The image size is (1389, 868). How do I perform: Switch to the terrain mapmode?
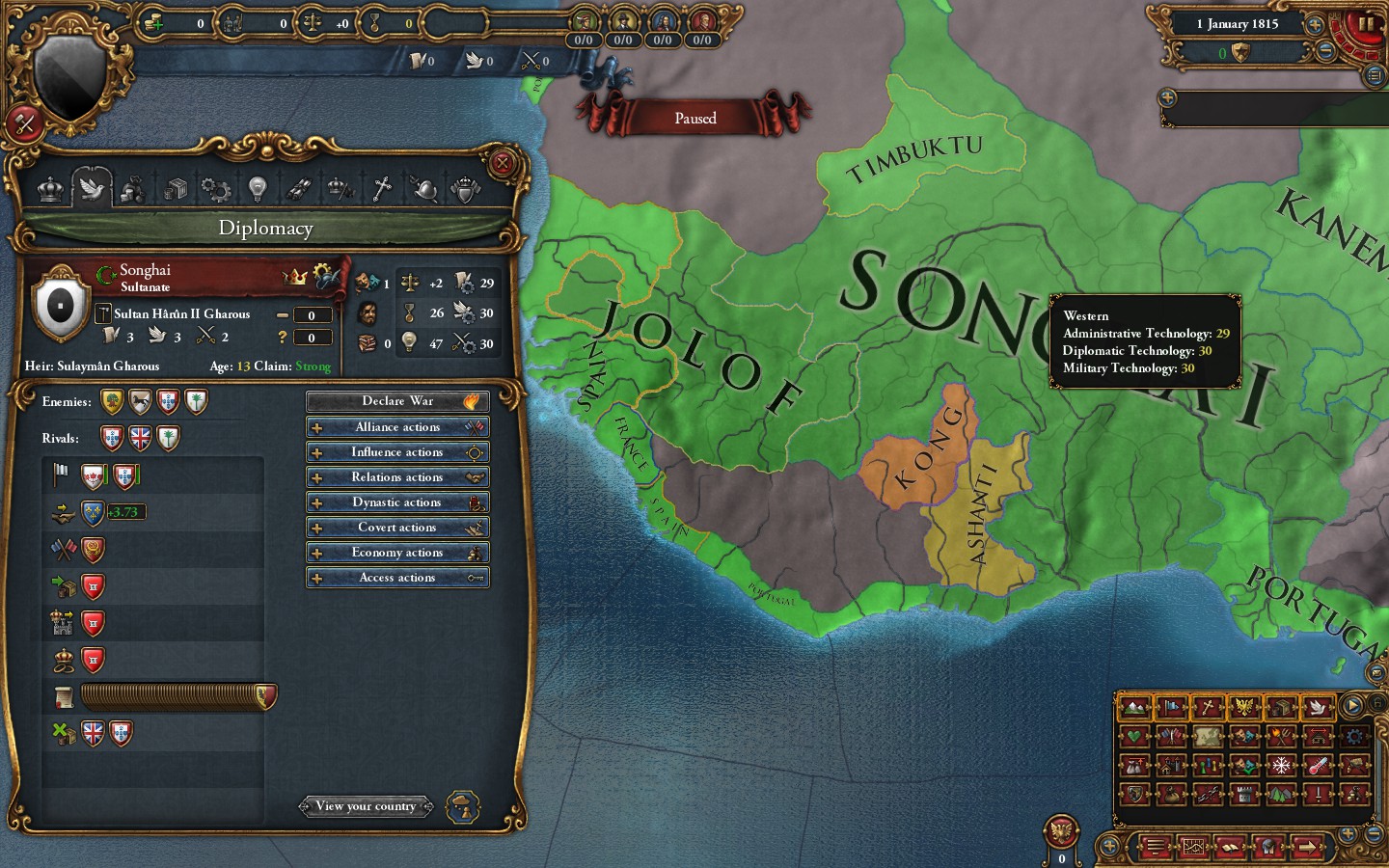point(1135,707)
